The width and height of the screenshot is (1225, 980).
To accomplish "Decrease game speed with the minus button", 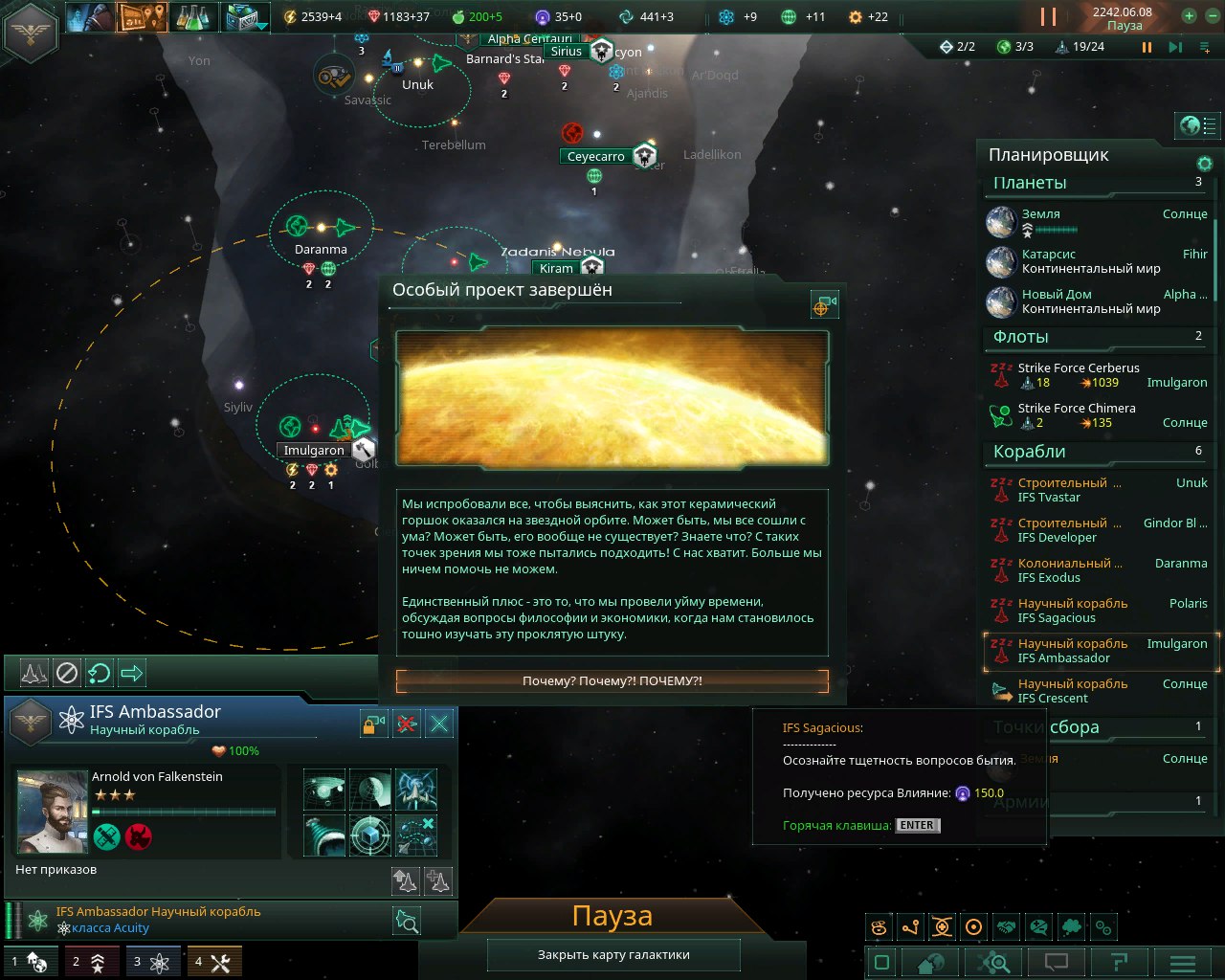I will coord(1210,16).
